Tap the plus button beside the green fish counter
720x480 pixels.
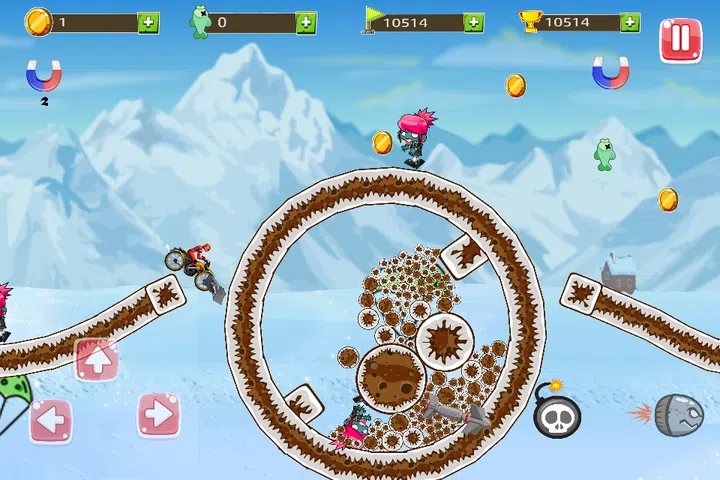[x=306, y=23]
